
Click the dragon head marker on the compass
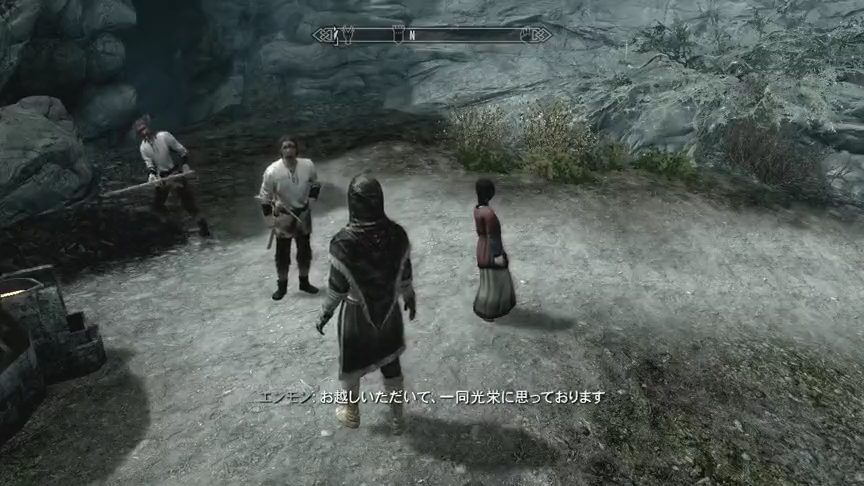pos(346,35)
